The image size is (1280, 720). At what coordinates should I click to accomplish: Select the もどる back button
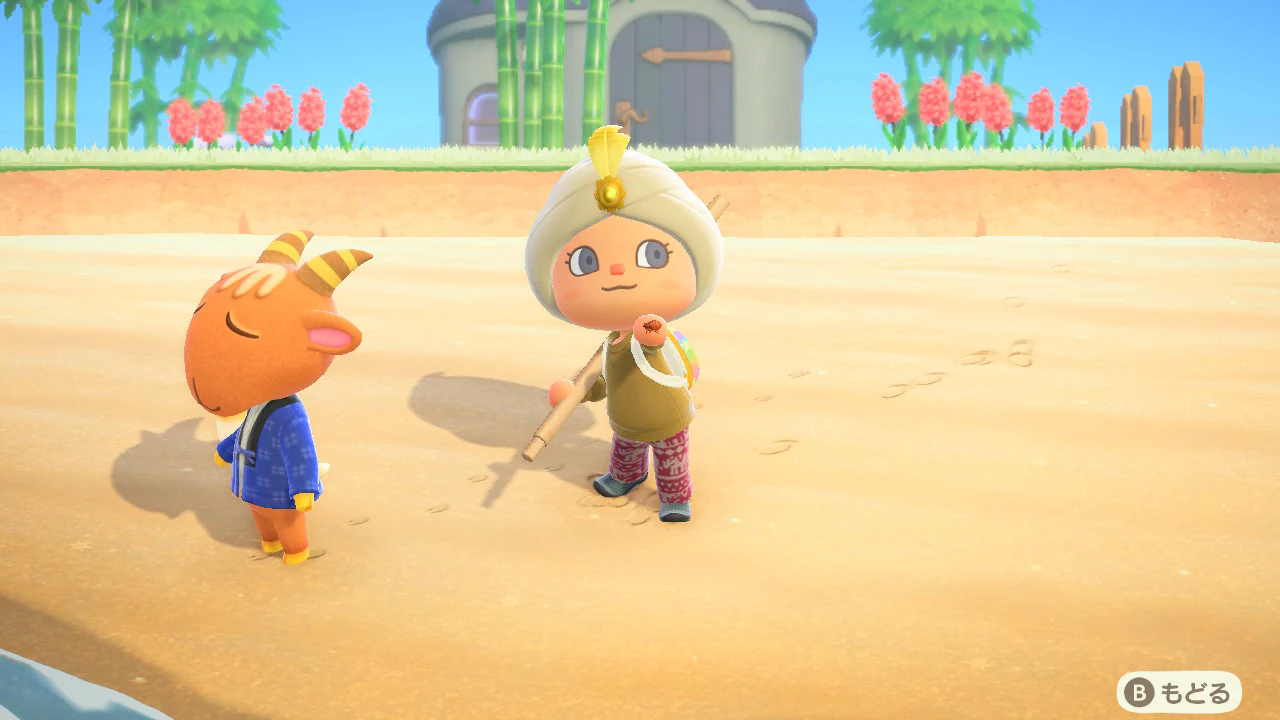(1179, 692)
